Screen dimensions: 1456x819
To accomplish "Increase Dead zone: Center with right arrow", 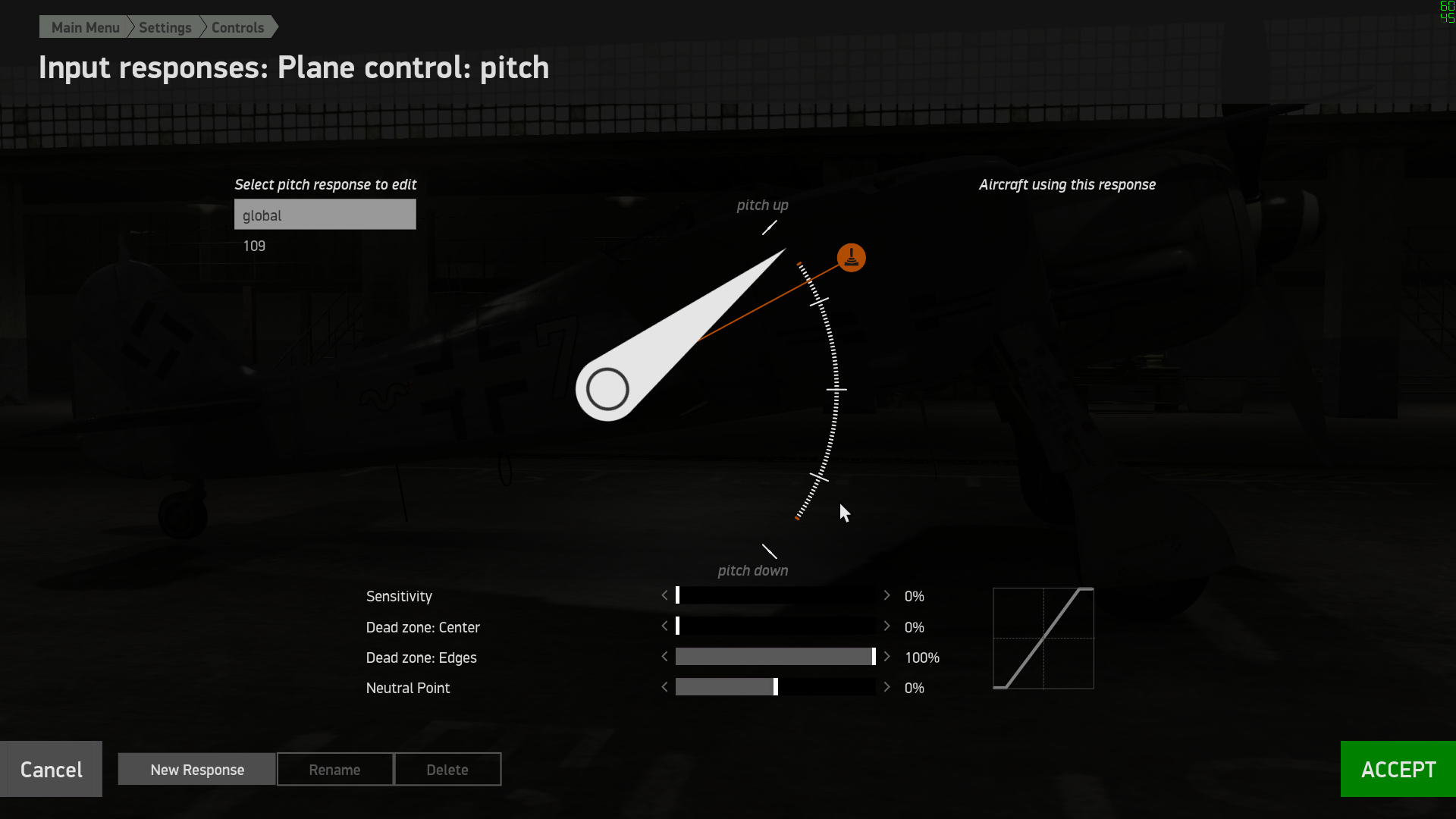I will click(886, 626).
